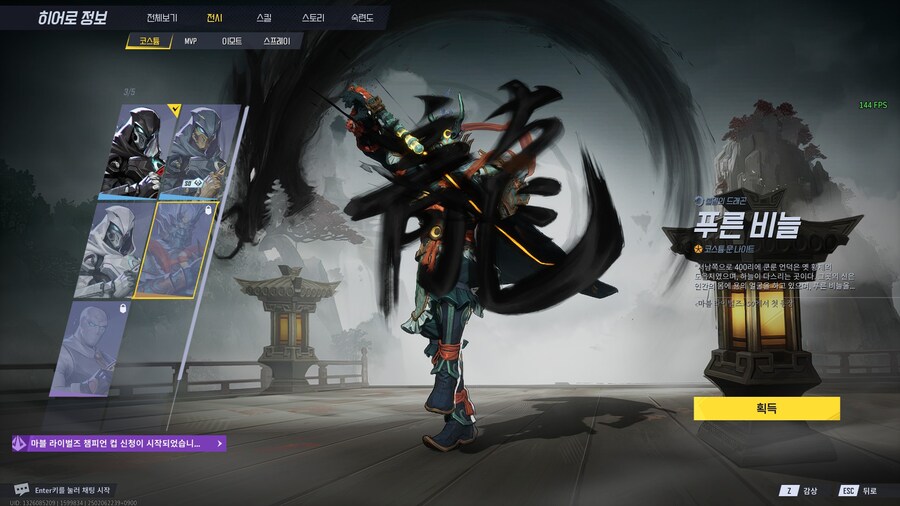Go back with the 뒤로 button
Viewport: 900px width, 506px height.
[x=859, y=491]
